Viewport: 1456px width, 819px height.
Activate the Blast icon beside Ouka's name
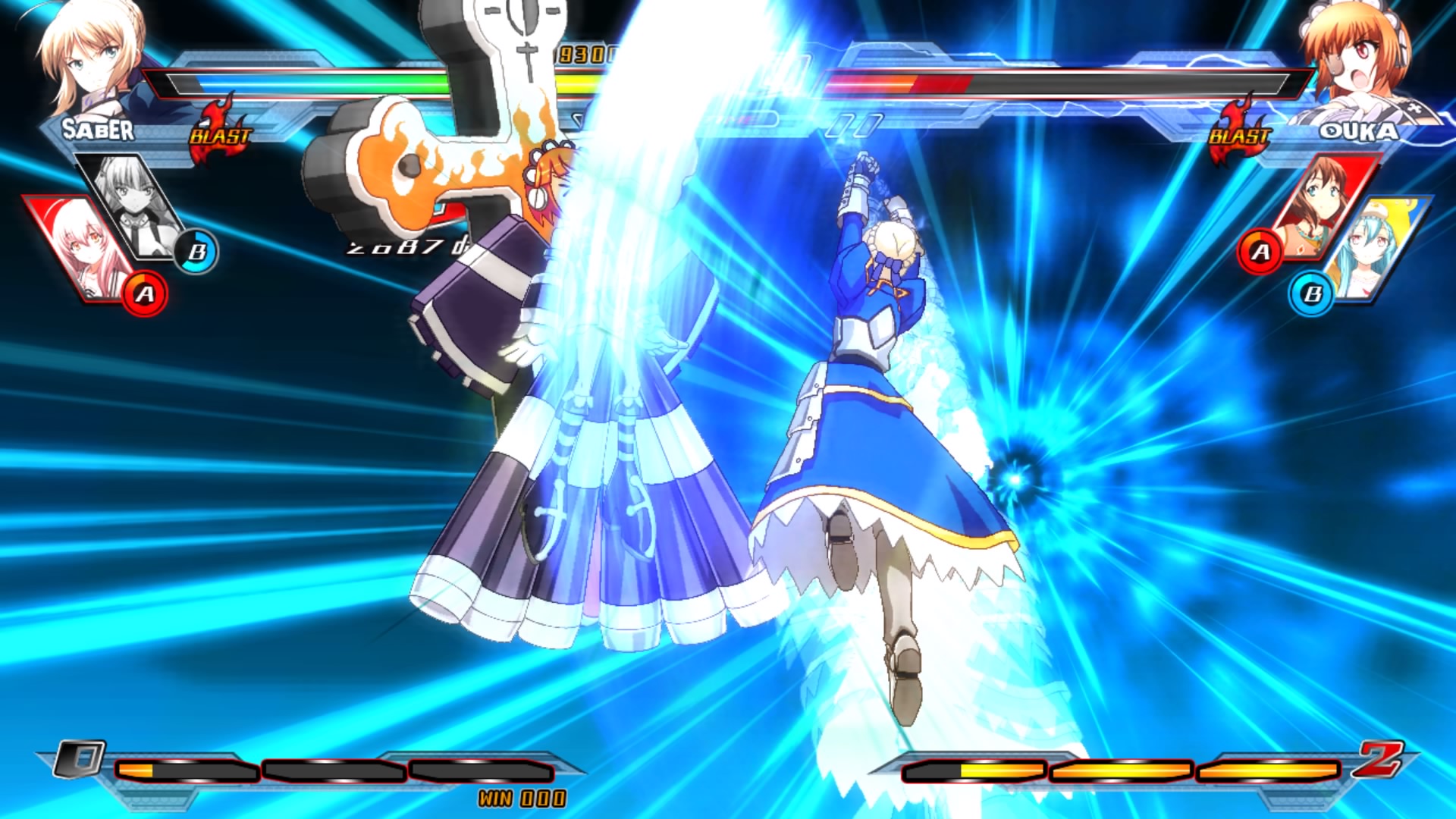(1238, 130)
